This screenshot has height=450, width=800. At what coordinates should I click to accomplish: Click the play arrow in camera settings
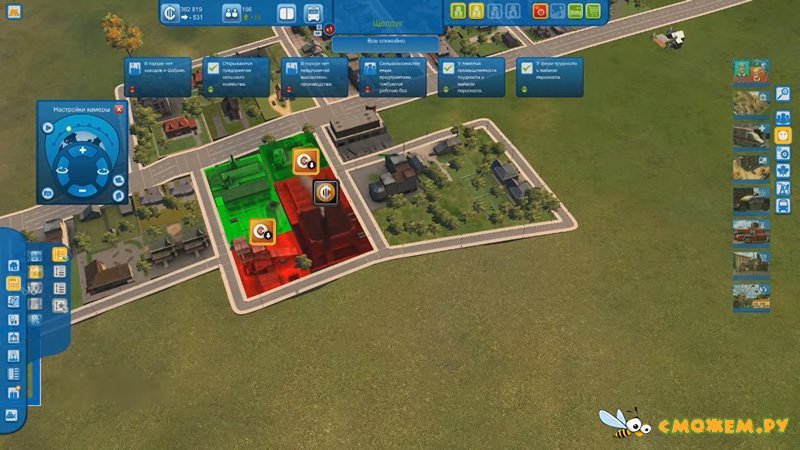coord(47,127)
